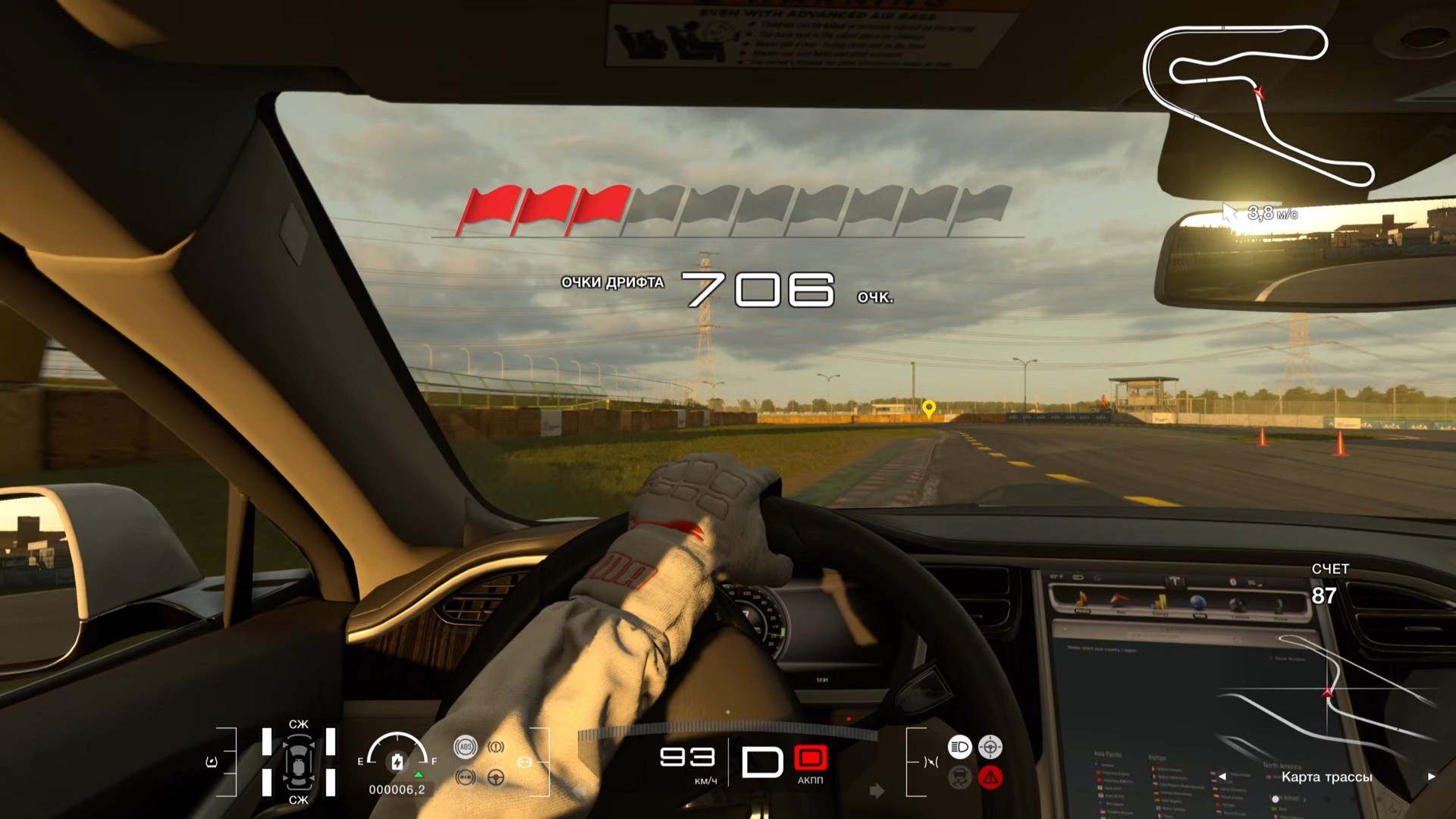Viewport: 1456px width, 819px height.
Task: Click the battery charge gauge icon
Action: [397, 761]
